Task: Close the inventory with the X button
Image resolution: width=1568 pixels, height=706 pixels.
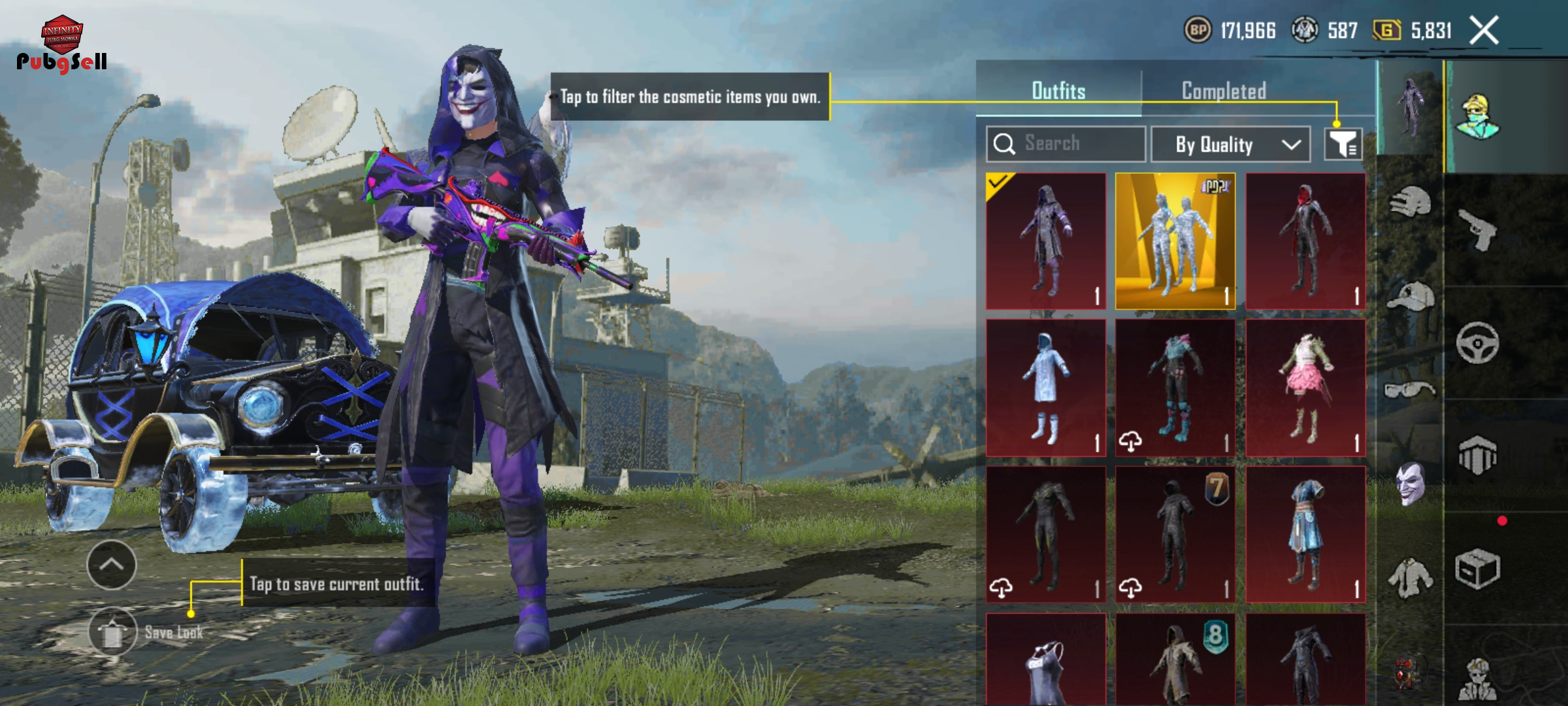Action: (1484, 31)
